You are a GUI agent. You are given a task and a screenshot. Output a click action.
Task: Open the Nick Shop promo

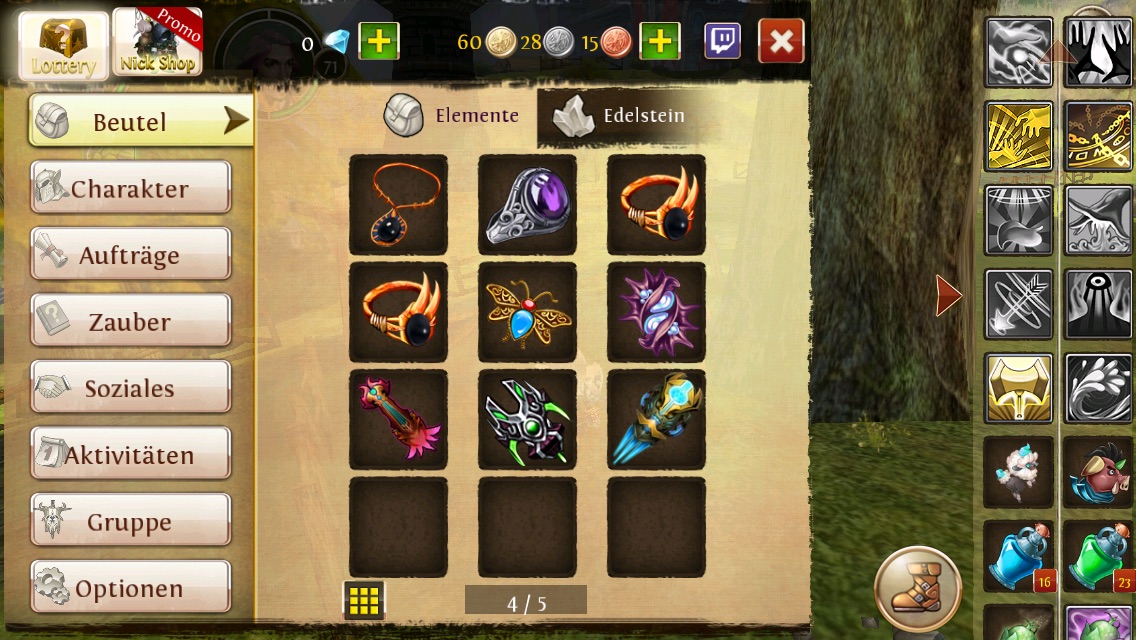pos(157,43)
